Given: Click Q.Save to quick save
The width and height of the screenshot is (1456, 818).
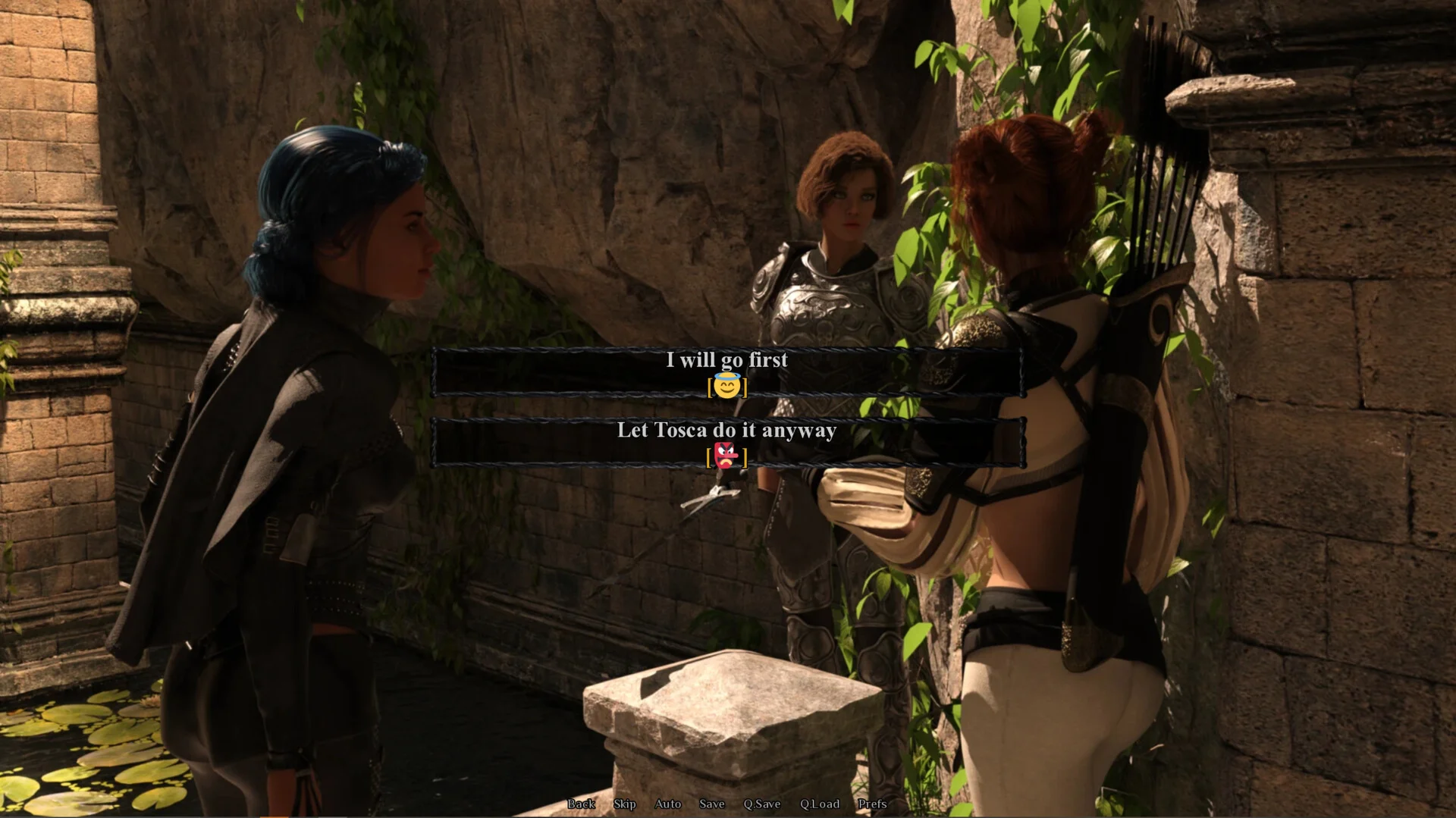Looking at the screenshot, I should tap(761, 804).
